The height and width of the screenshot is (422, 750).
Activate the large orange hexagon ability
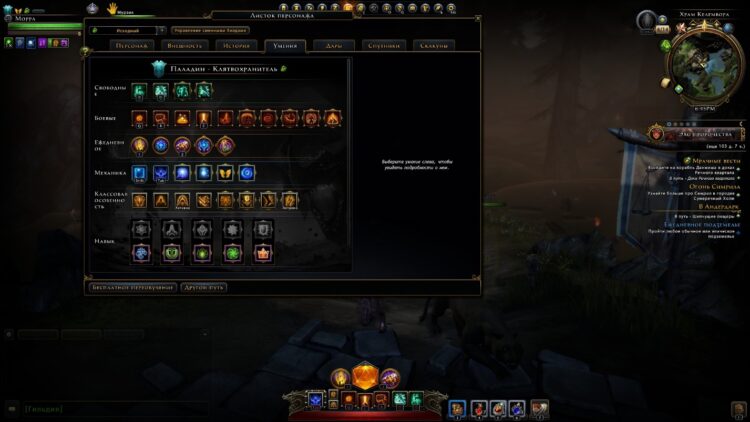coord(365,377)
